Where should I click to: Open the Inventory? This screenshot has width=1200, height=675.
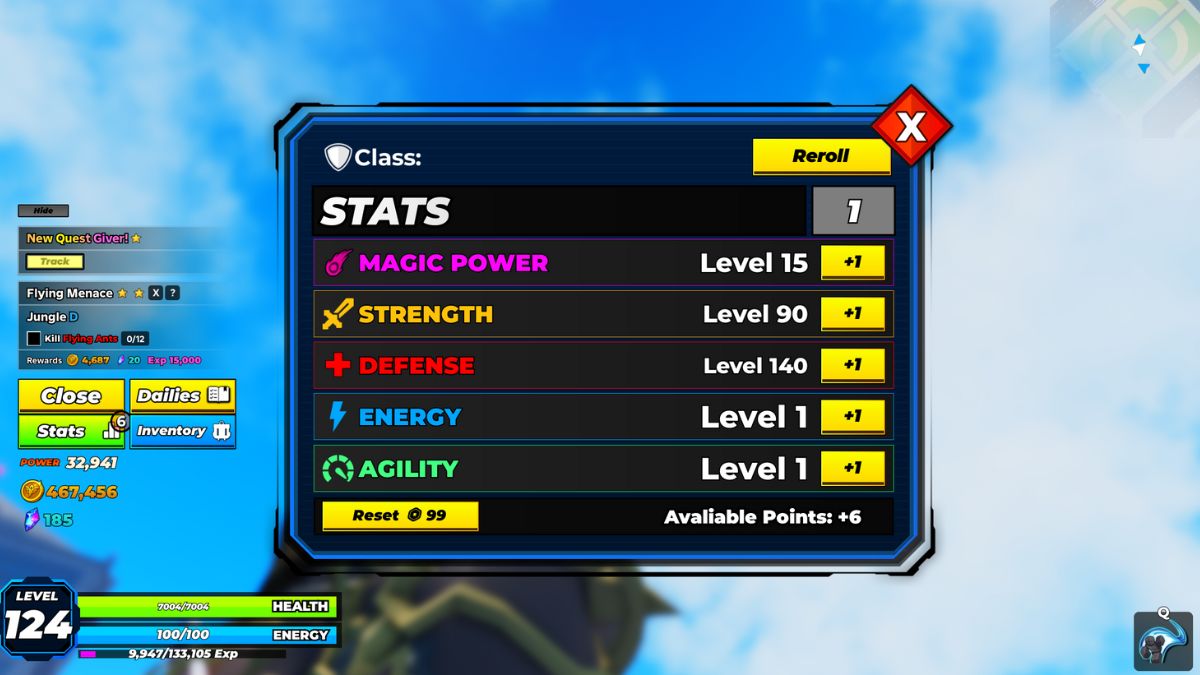[182, 431]
